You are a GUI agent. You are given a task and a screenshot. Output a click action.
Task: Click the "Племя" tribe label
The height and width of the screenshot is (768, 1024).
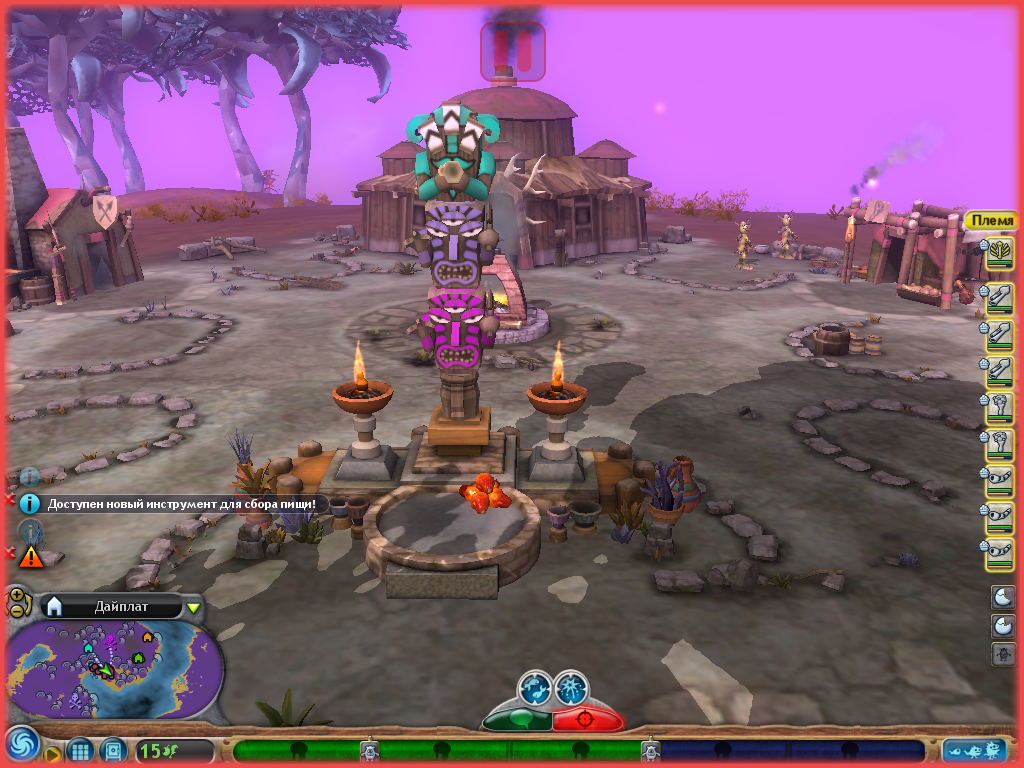[x=991, y=221]
